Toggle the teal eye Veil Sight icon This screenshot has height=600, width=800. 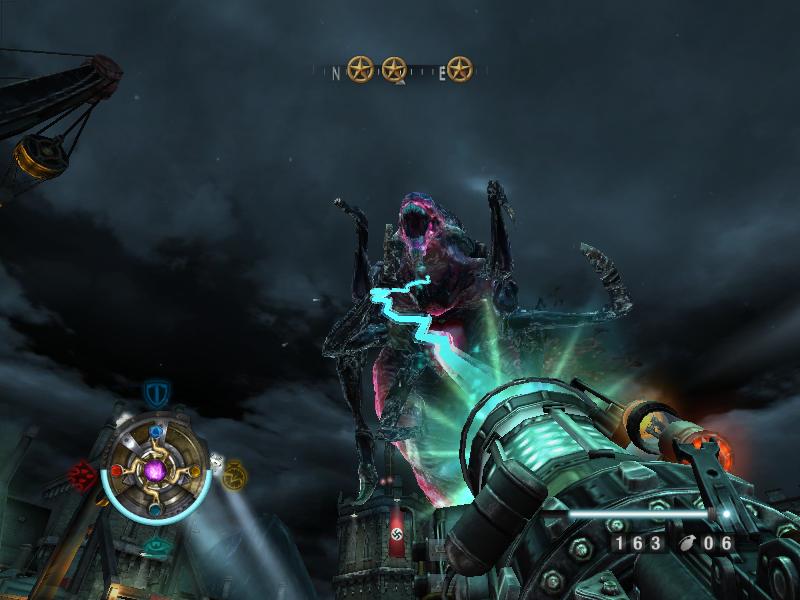coord(156,545)
